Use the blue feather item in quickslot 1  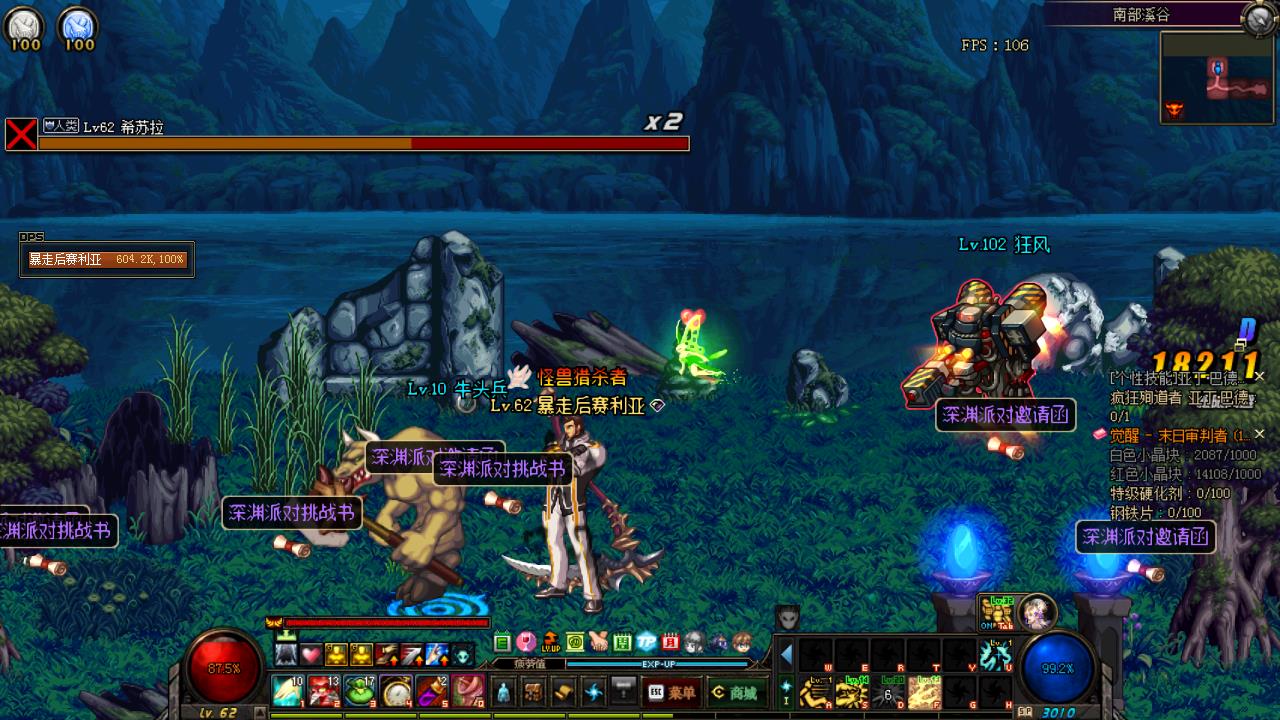tap(288, 691)
